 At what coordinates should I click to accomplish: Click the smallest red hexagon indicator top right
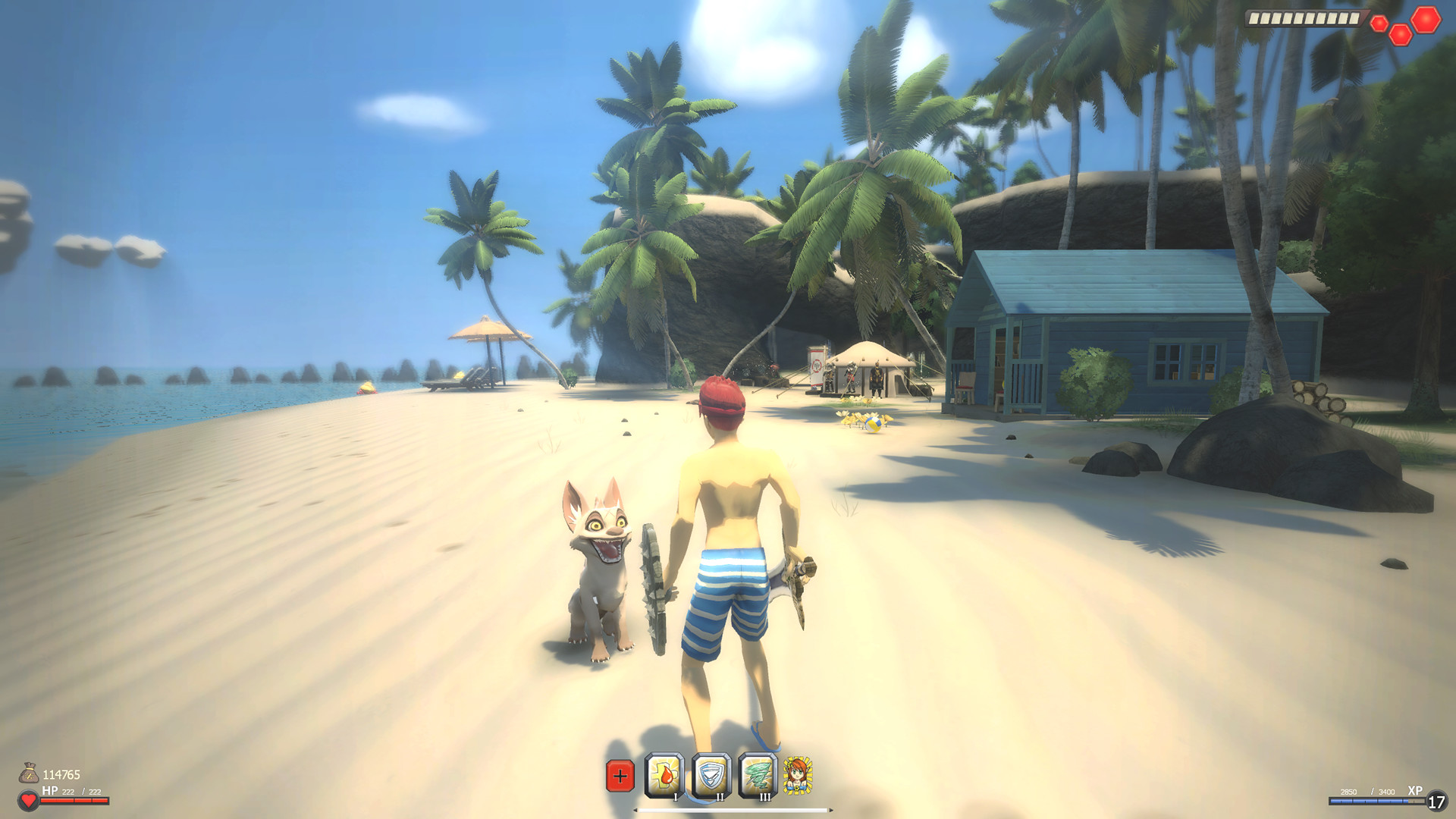pos(1379,23)
